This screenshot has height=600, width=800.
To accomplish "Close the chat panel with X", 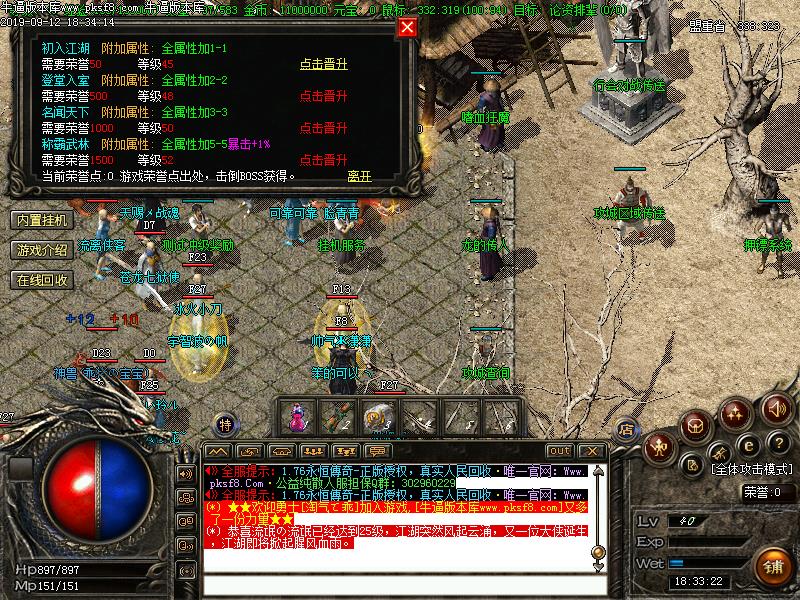I will tap(592, 451).
